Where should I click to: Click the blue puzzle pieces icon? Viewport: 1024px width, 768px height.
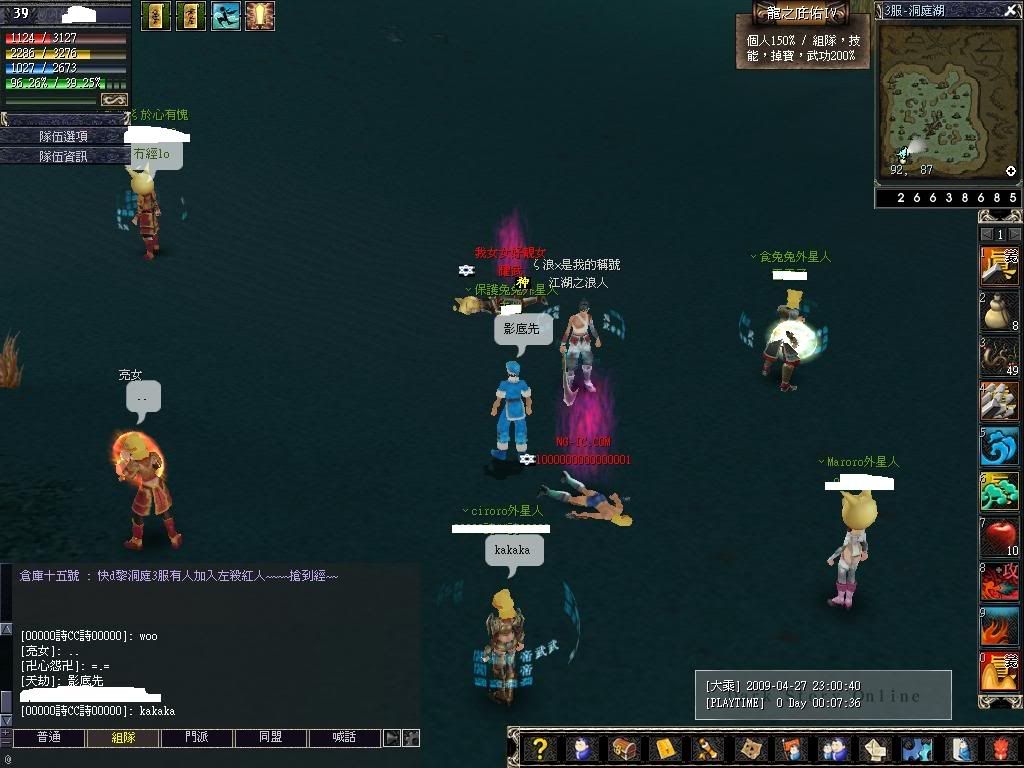915,748
